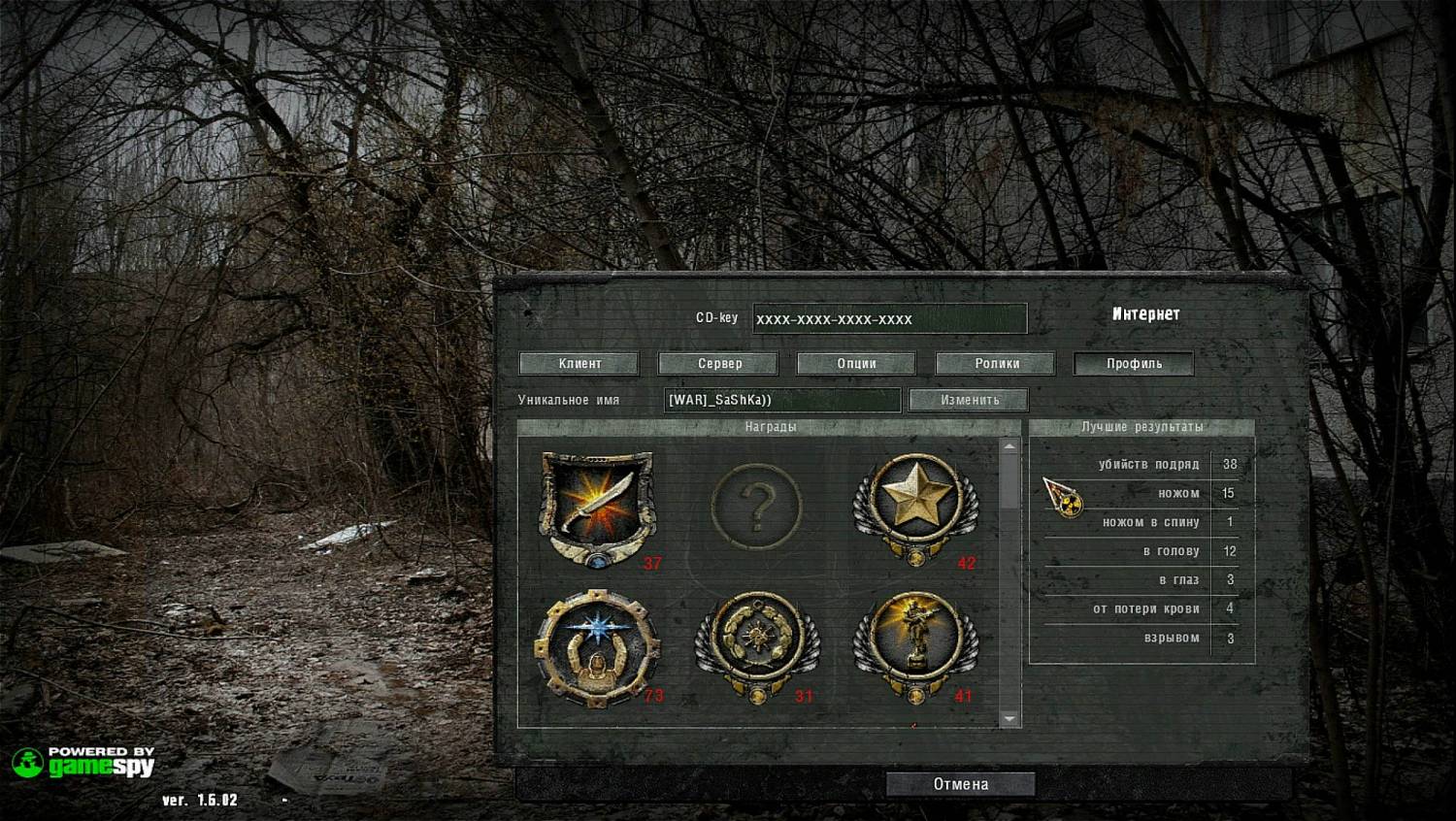Select the locked question mark award
The width and height of the screenshot is (1456, 821).
tap(756, 508)
